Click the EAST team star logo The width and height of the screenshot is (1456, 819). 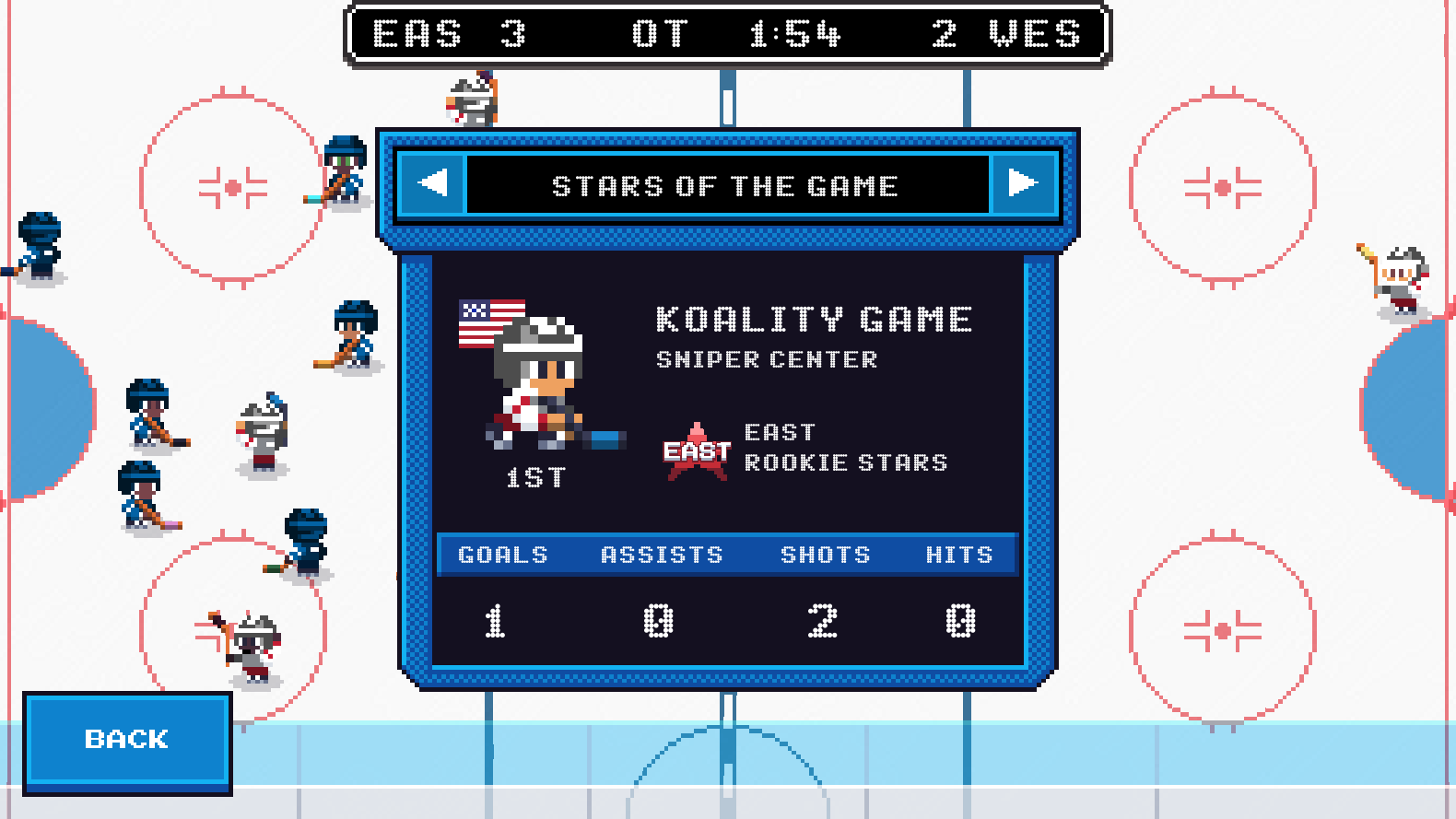pos(694,451)
